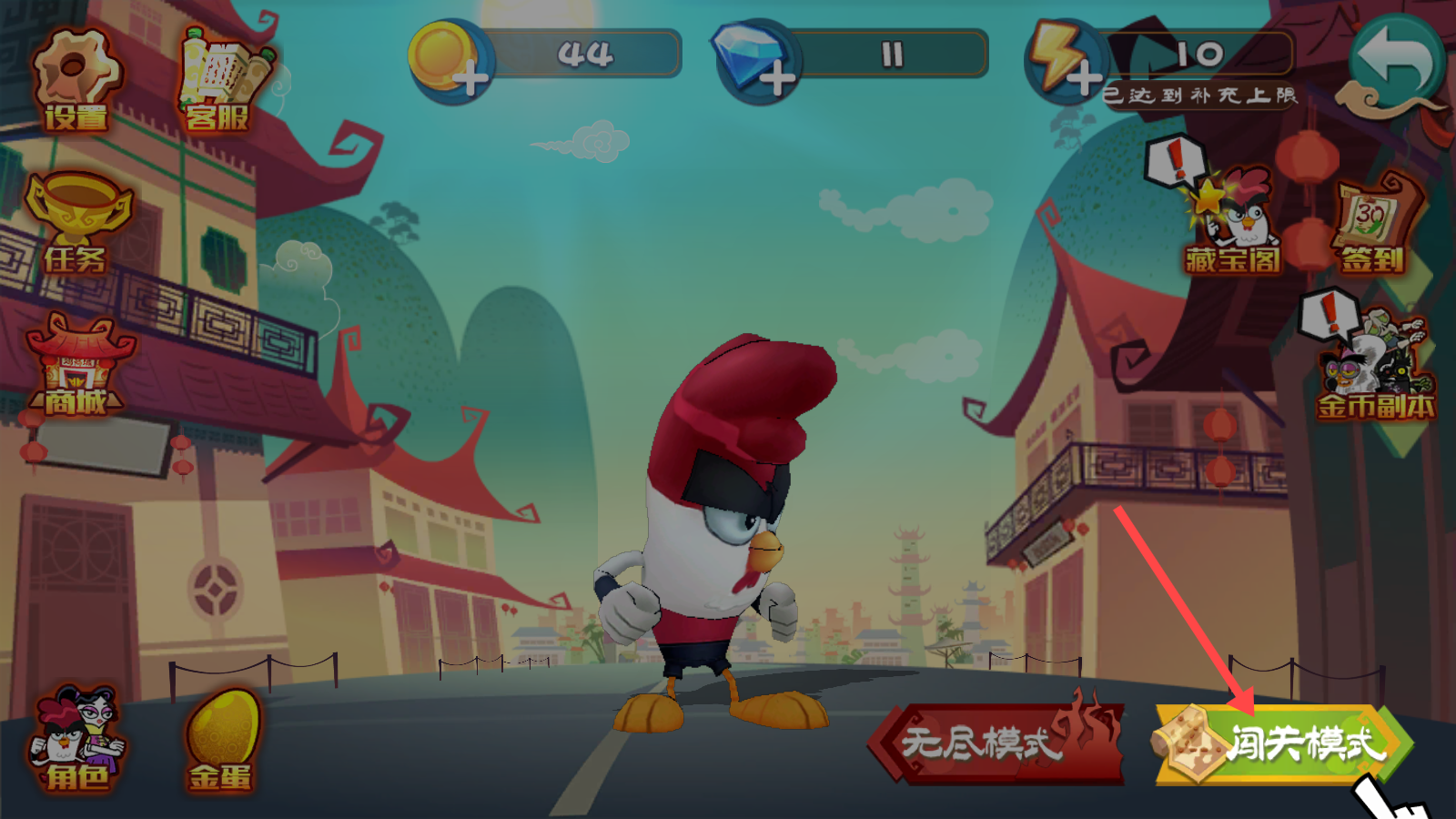The width and height of the screenshot is (1456, 819).
Task: Start 闯关模式 stage mode
Action: pyautogui.click(x=1283, y=743)
